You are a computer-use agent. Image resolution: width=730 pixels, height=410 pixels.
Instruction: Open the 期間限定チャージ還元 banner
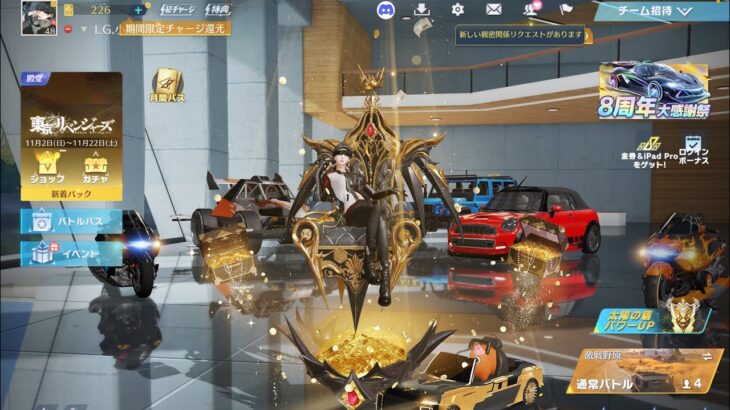click(176, 29)
